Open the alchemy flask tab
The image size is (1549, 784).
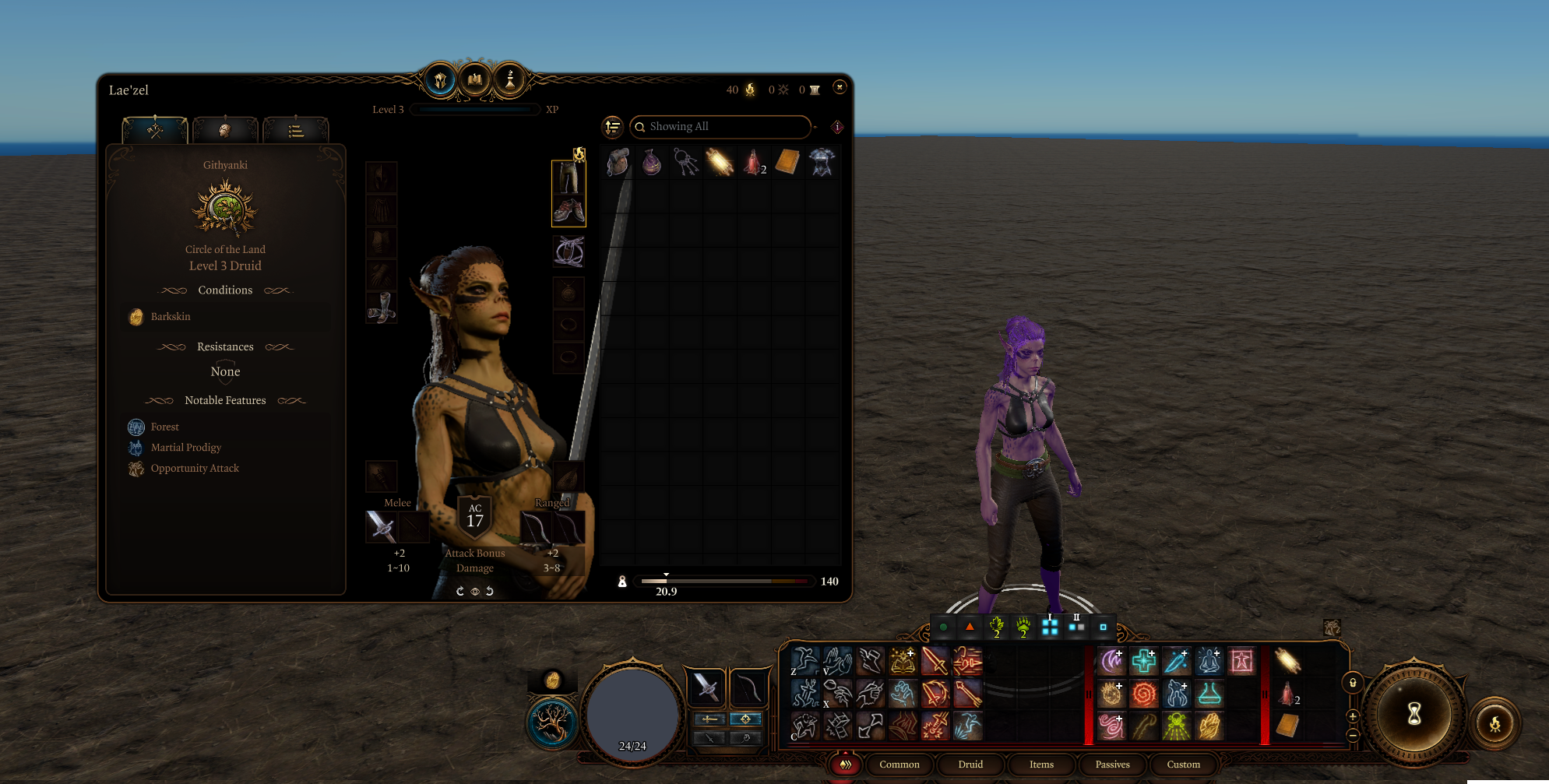pyautogui.click(x=510, y=79)
